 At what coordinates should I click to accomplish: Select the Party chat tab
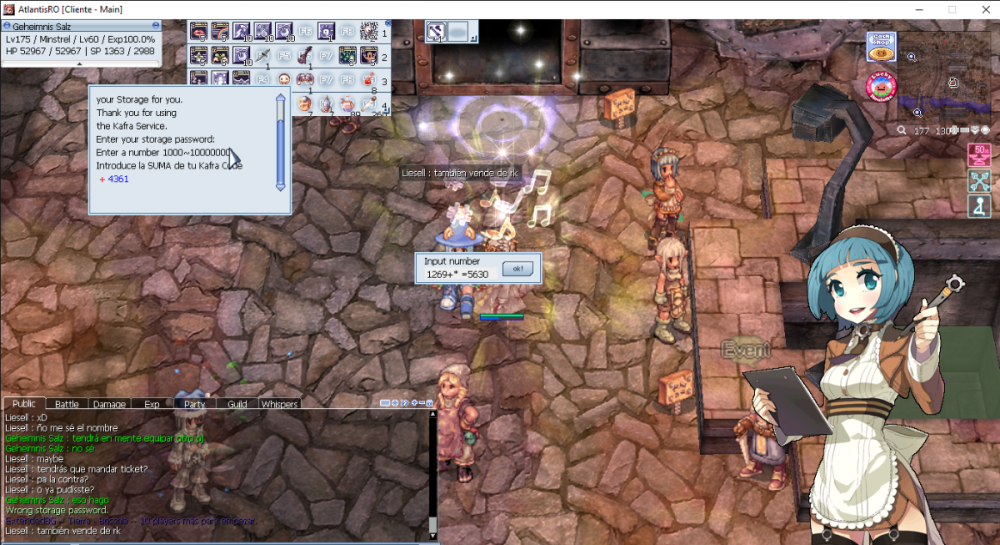click(194, 404)
